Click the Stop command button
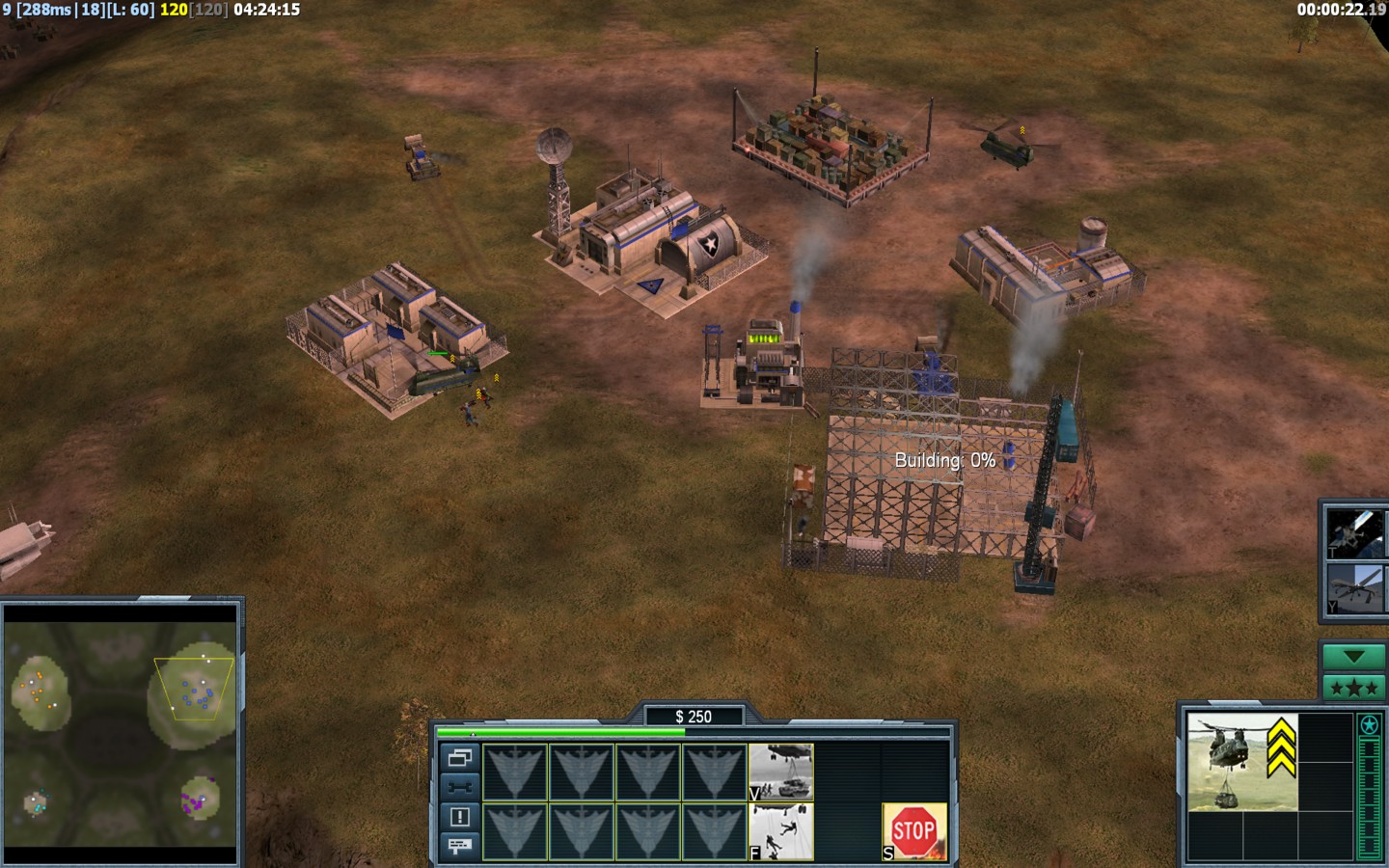 (x=913, y=830)
